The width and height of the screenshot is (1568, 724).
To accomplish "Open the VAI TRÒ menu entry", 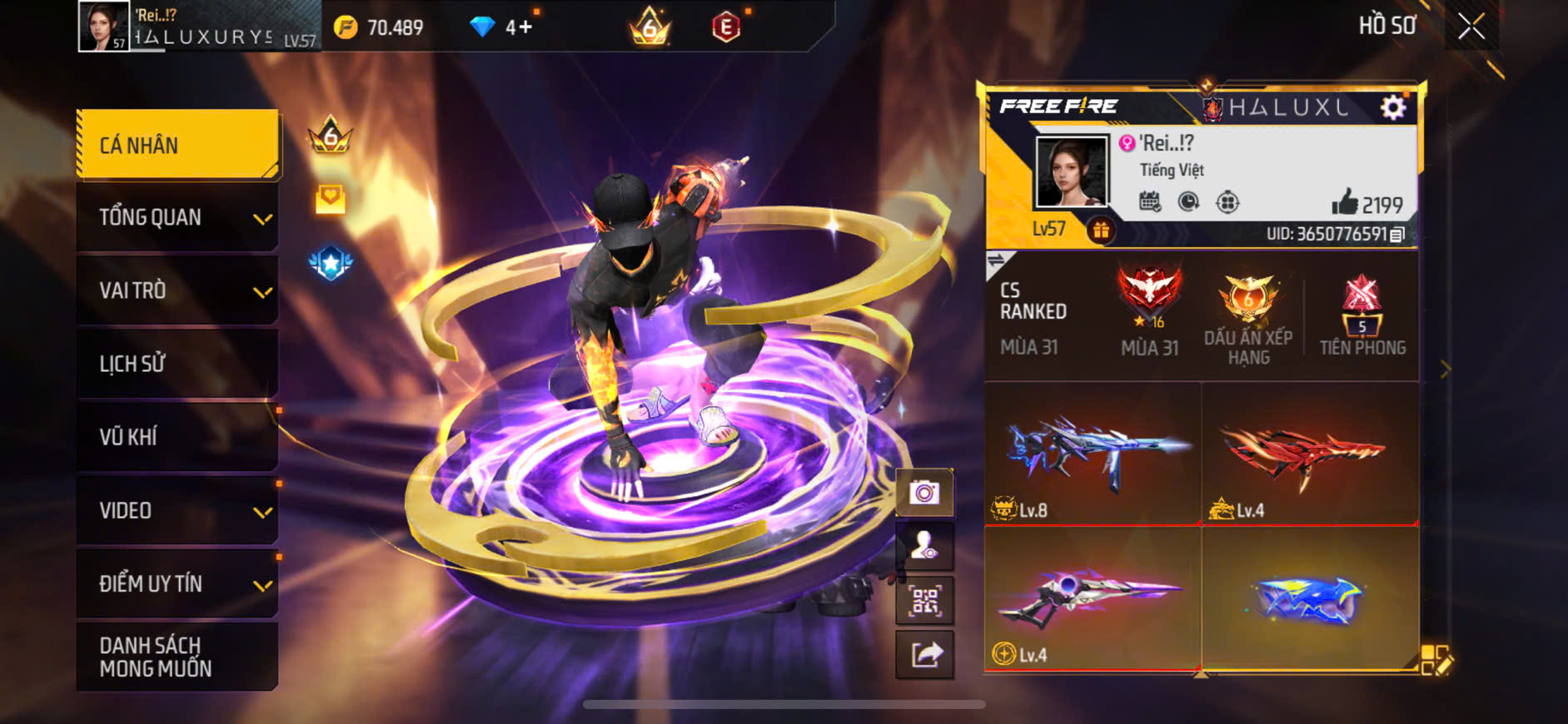I will (177, 290).
